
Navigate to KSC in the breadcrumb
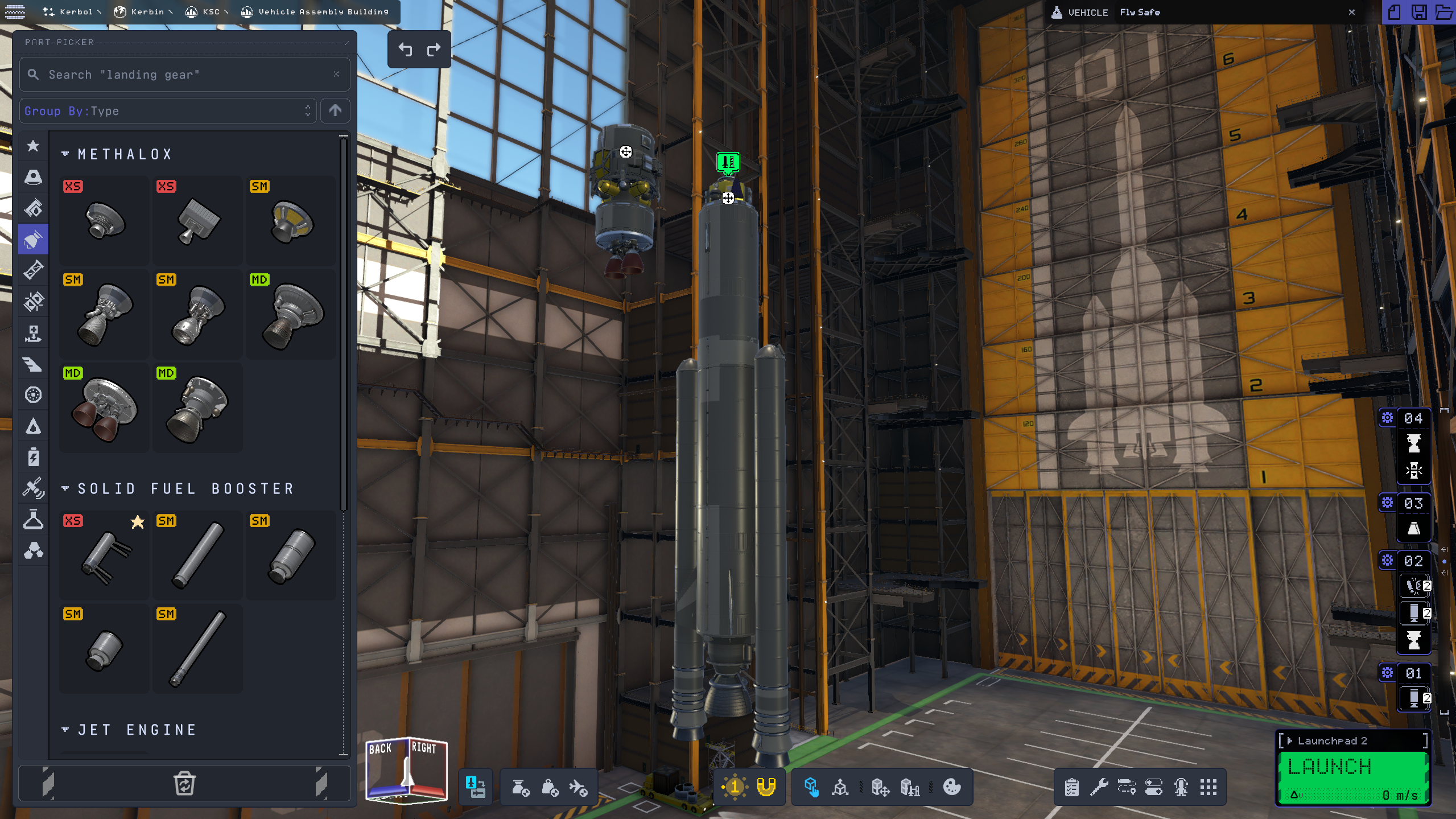tap(208, 11)
